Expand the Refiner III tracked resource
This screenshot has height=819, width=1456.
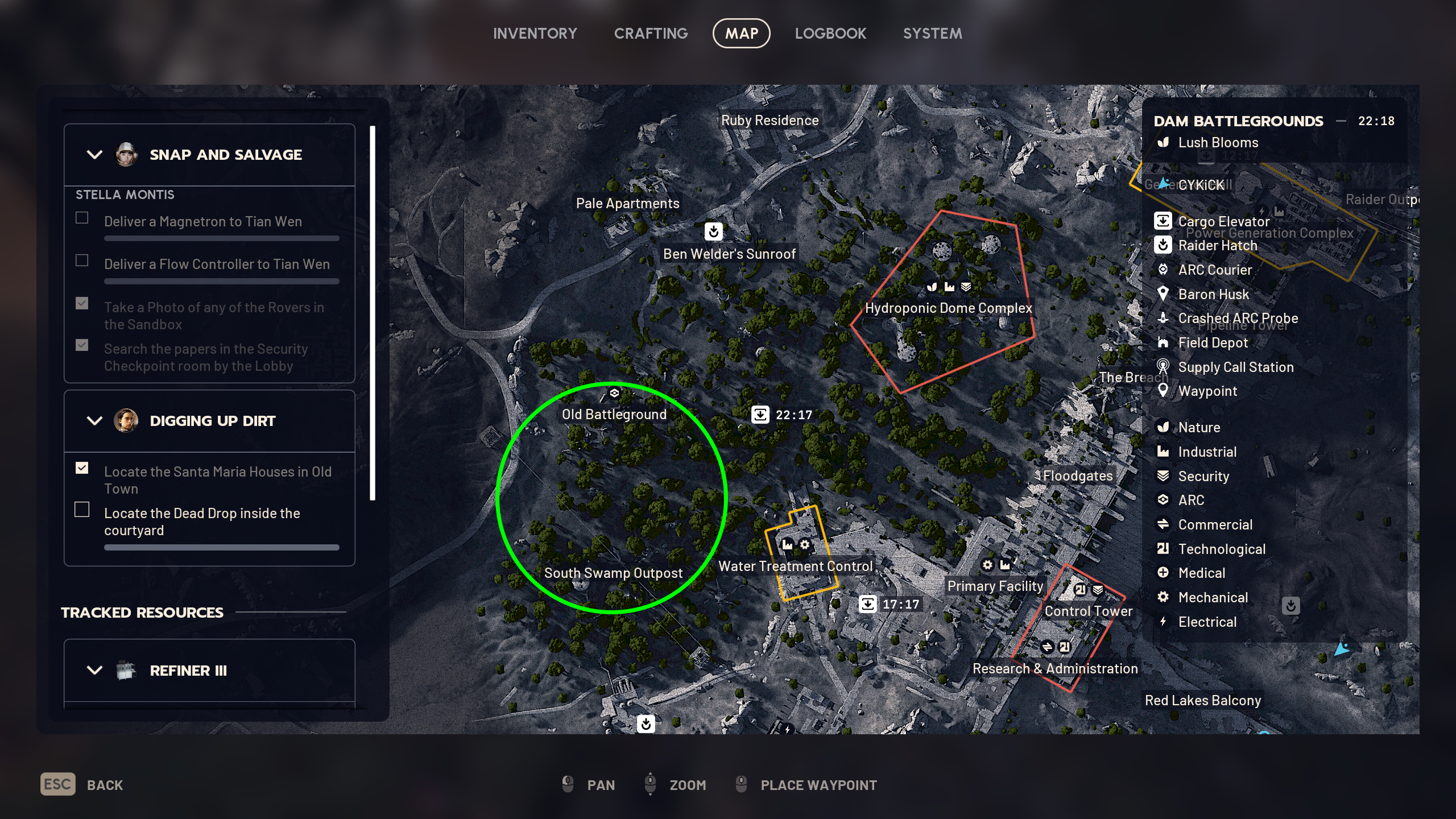coord(95,670)
